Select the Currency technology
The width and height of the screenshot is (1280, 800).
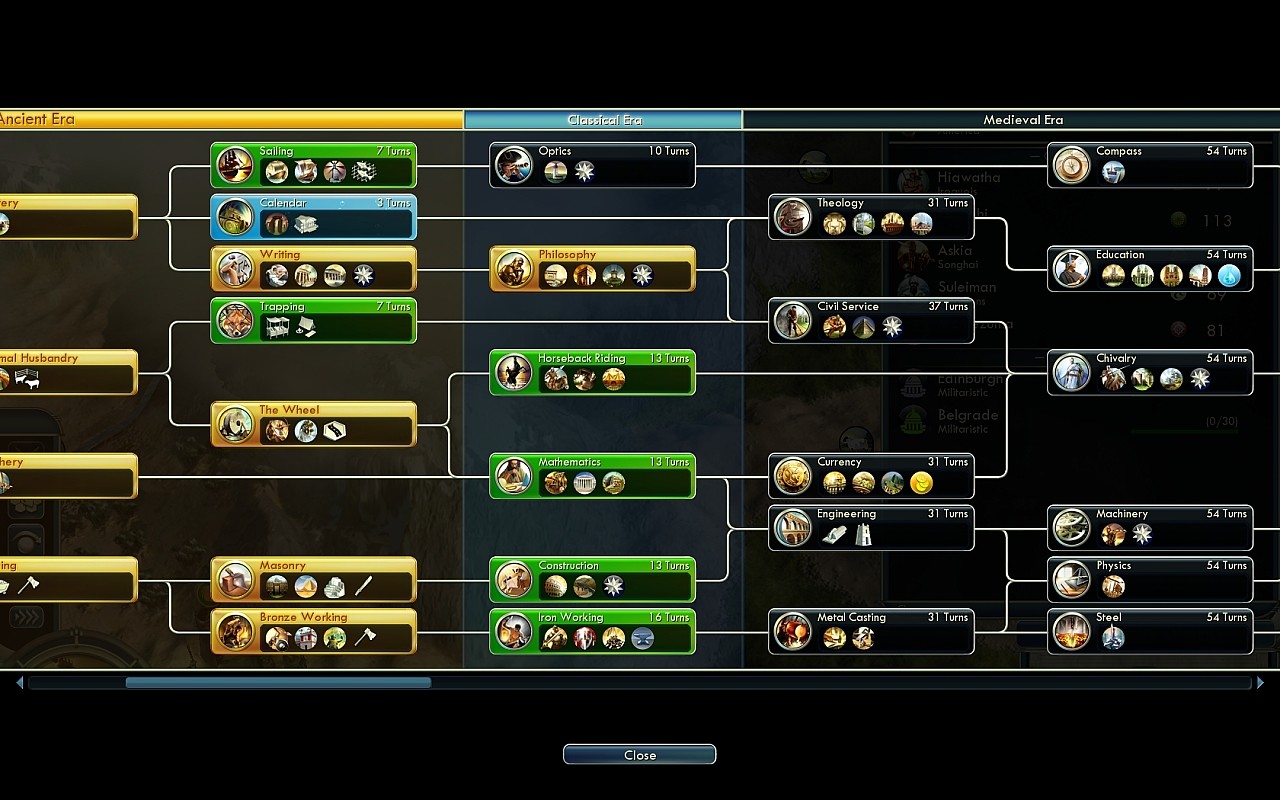[871, 476]
